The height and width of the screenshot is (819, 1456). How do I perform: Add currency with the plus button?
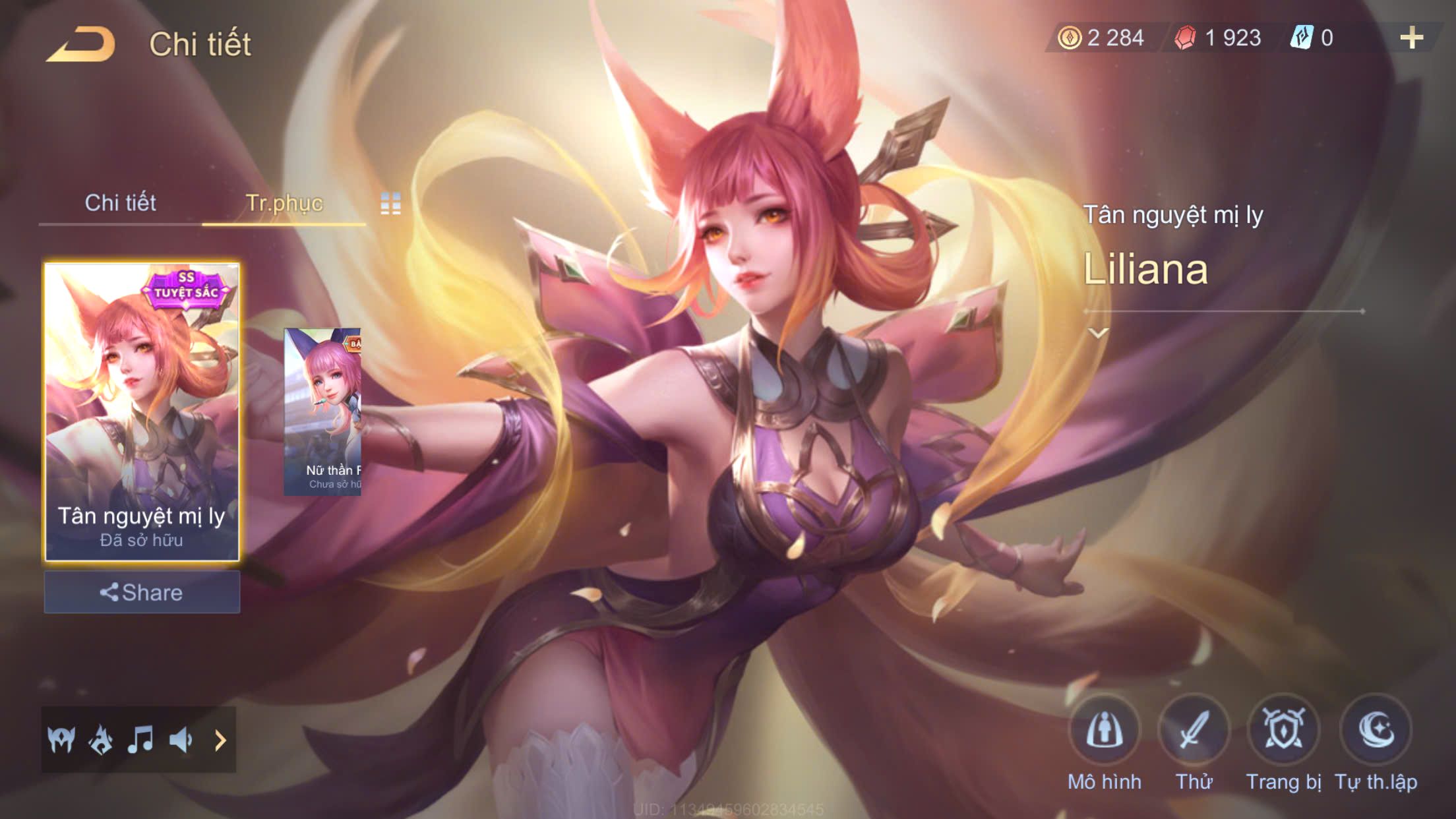click(x=1411, y=38)
